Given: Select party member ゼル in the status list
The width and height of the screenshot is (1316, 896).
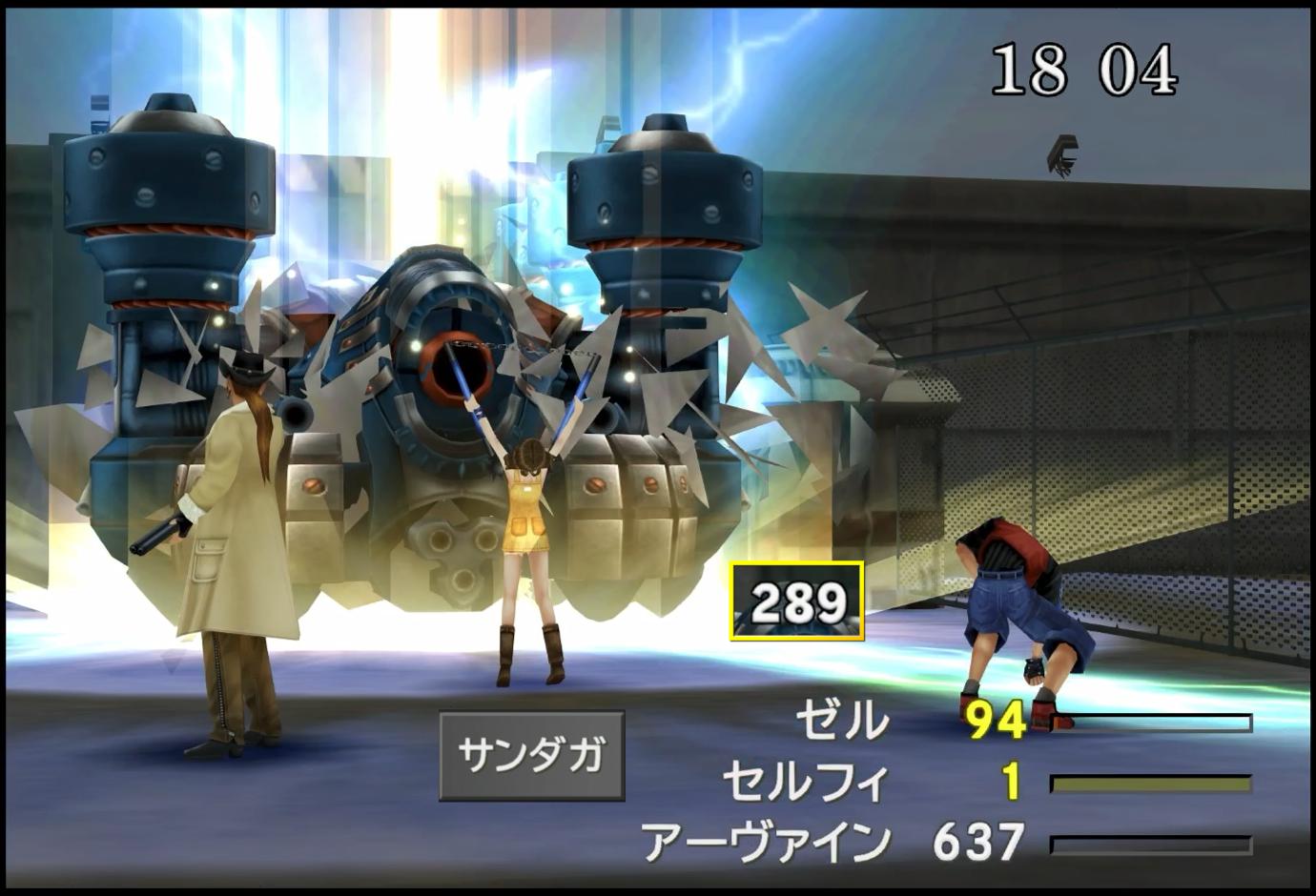Looking at the screenshot, I should (841, 721).
